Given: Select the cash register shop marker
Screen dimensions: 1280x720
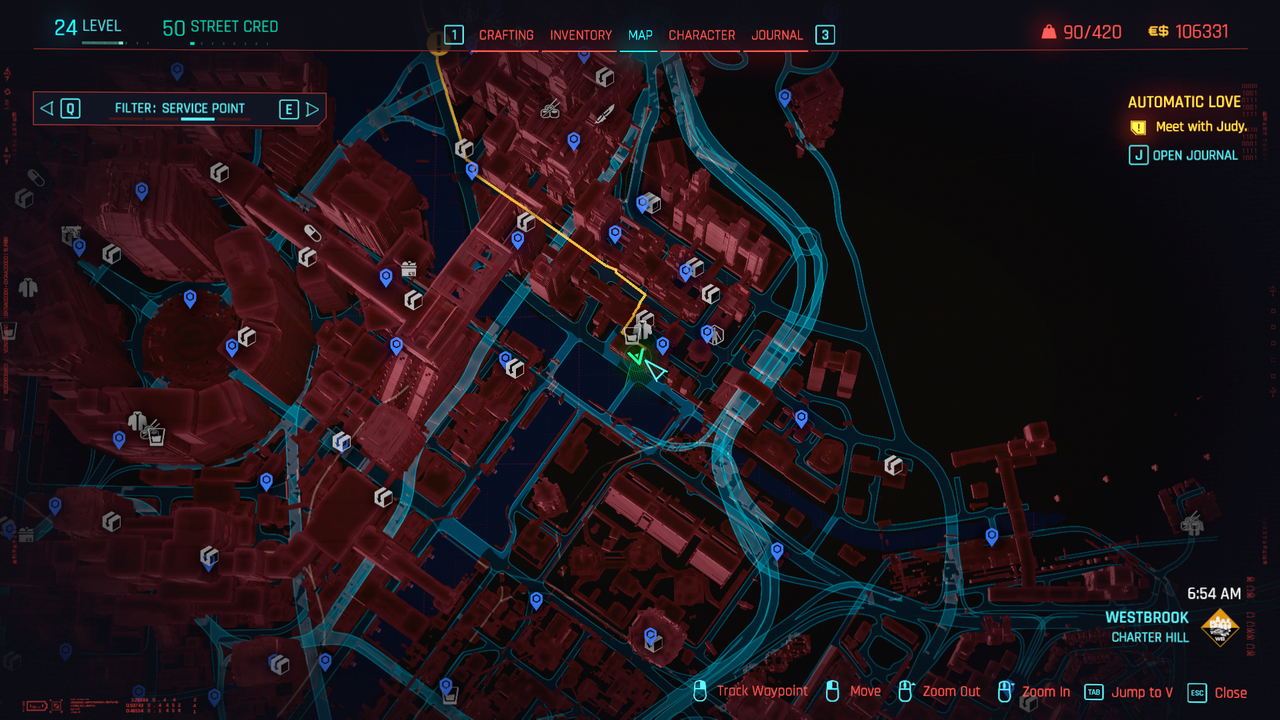Looking at the screenshot, I should pyautogui.click(x=408, y=269).
